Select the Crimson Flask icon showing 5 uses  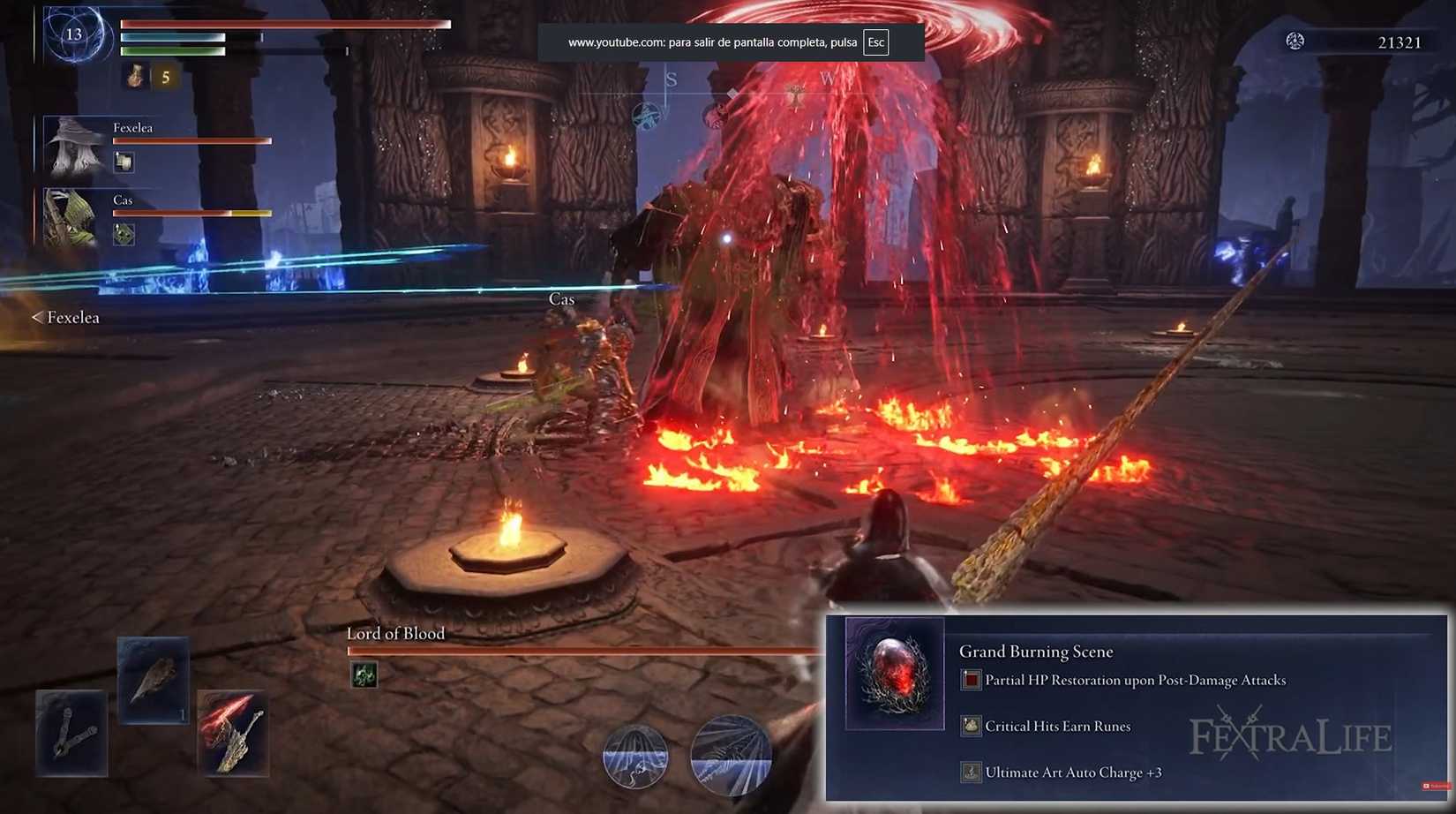[134, 77]
